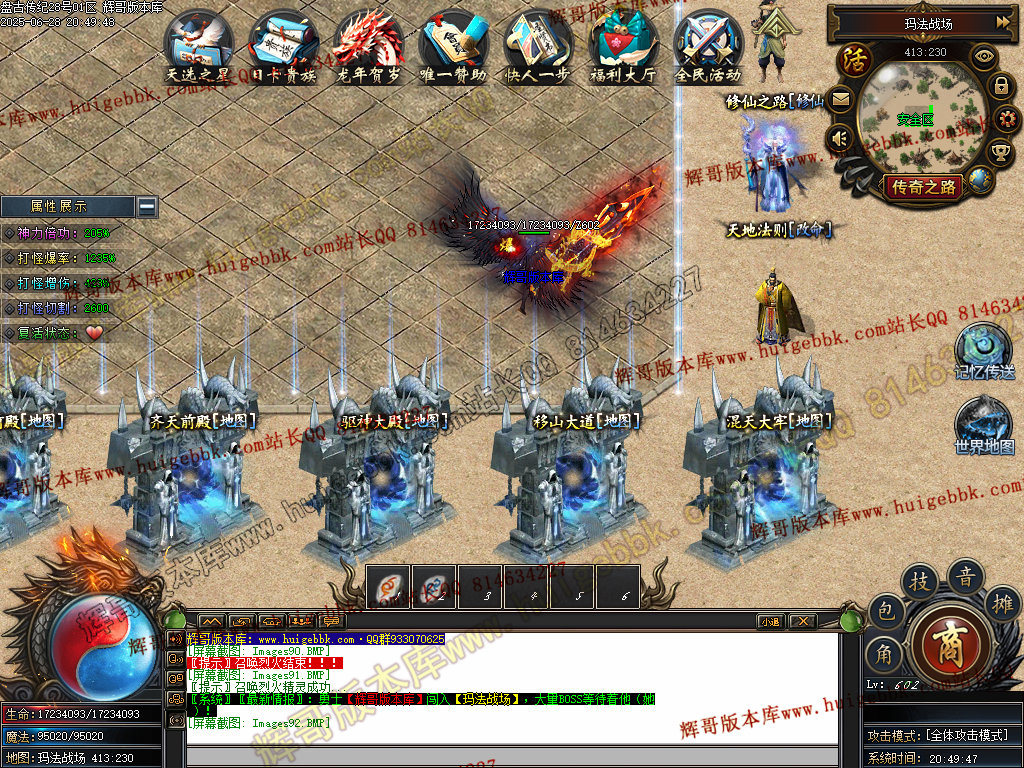
Task: Open the 商 shop round button
Action: point(951,641)
